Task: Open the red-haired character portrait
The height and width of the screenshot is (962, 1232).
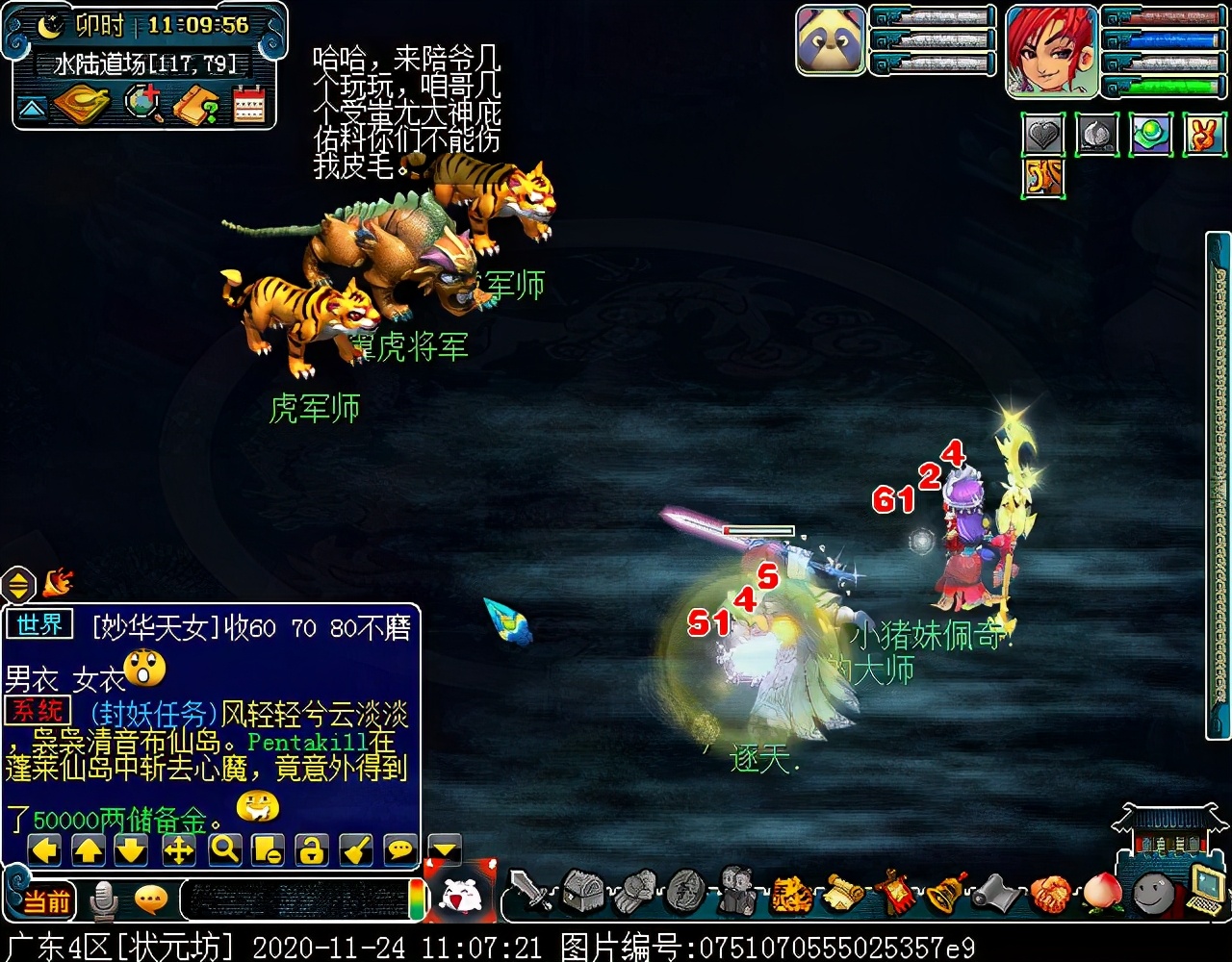Action: coord(1051,50)
